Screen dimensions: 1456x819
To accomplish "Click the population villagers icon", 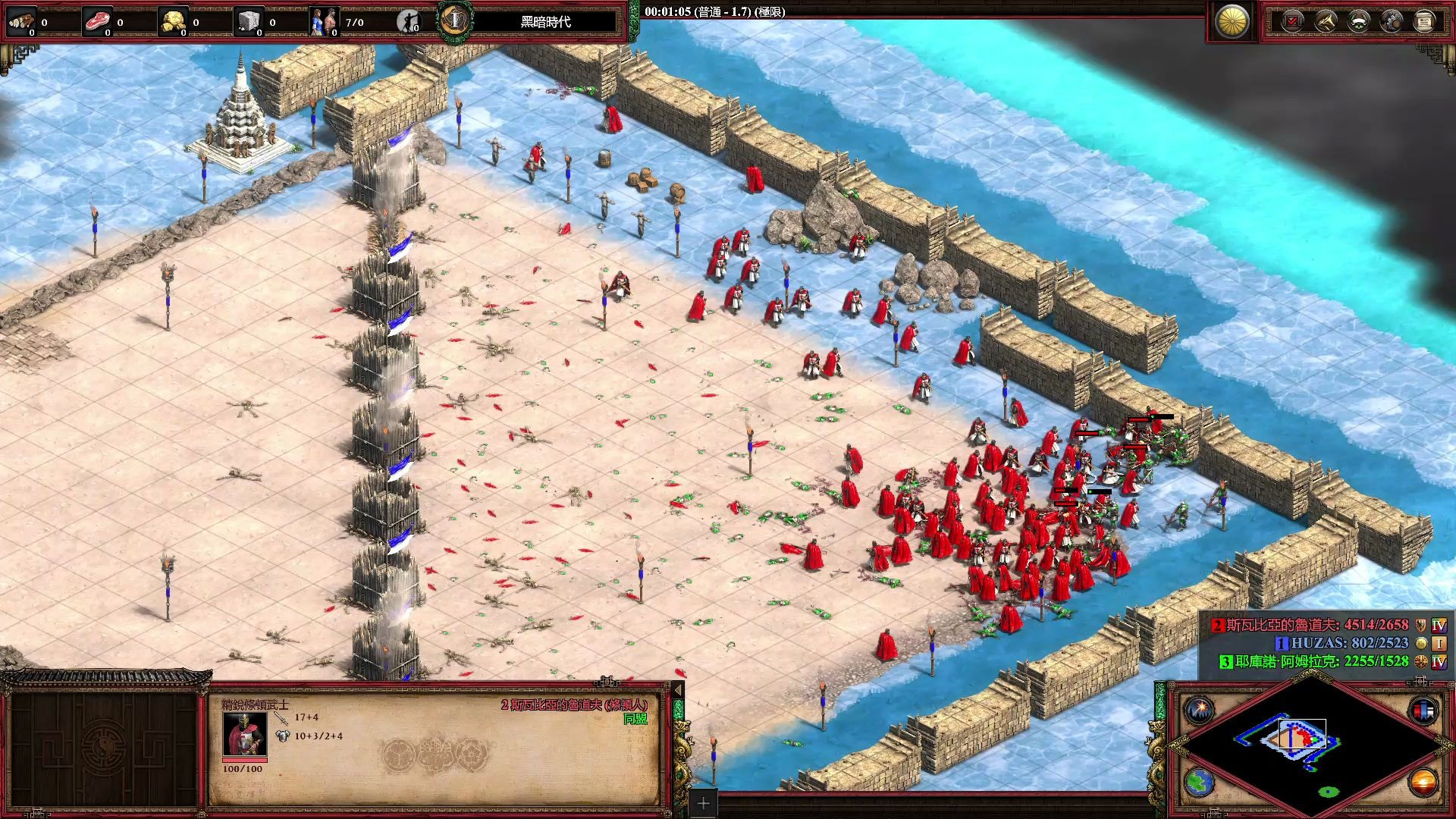I will (324, 21).
